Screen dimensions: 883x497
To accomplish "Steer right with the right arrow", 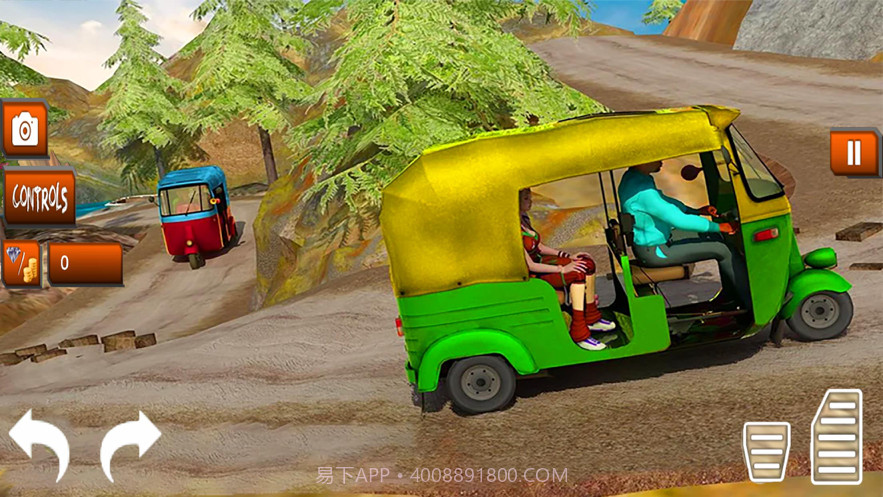I will (x=130, y=443).
